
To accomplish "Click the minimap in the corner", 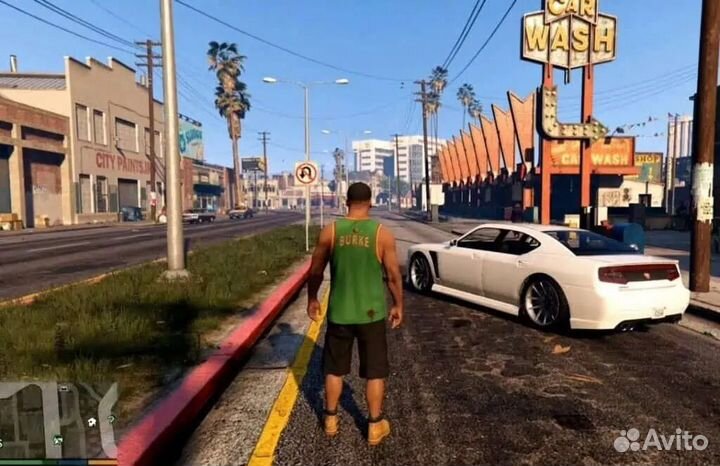I will 58,420.
